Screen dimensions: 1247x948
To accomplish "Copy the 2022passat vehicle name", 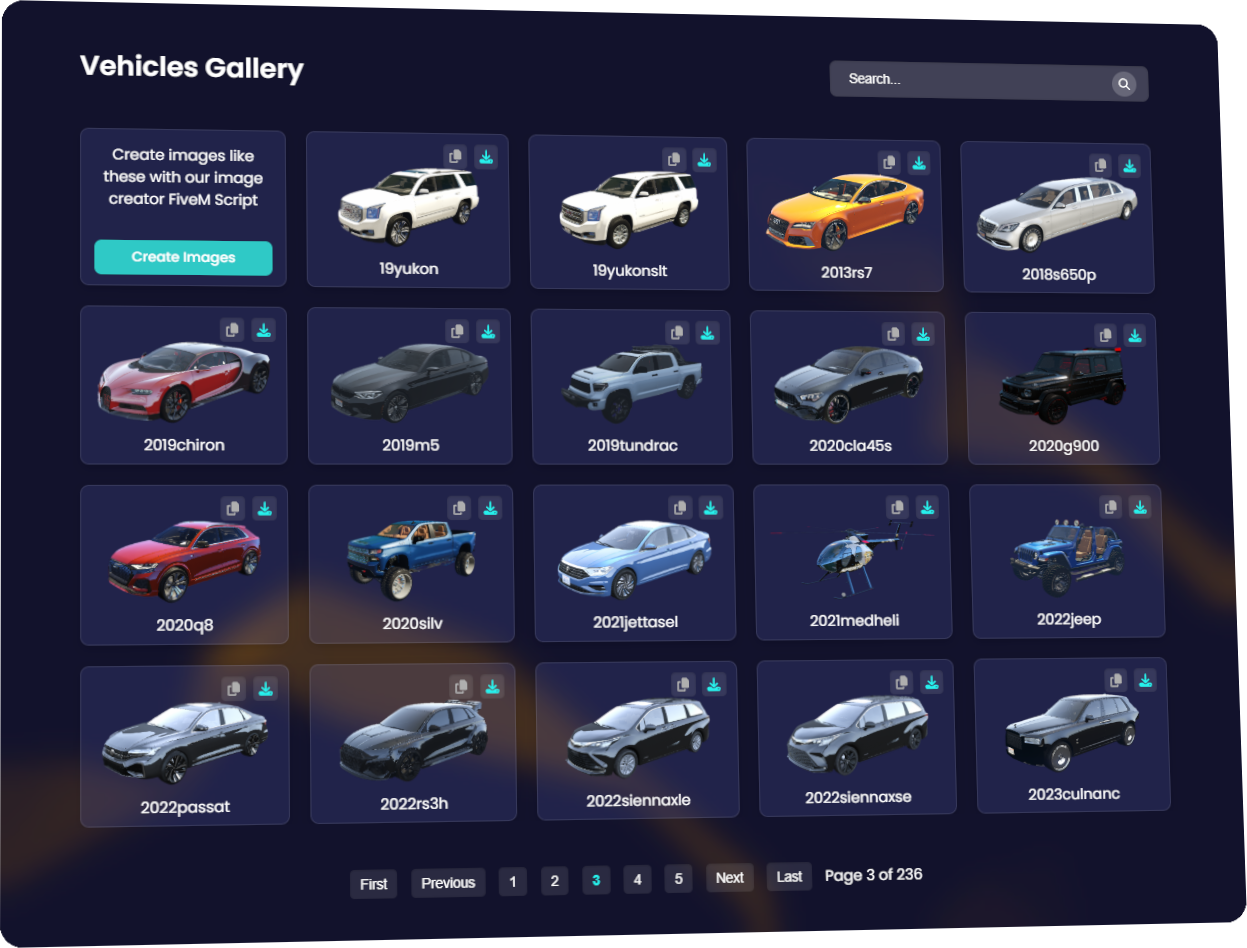I will tap(233, 688).
